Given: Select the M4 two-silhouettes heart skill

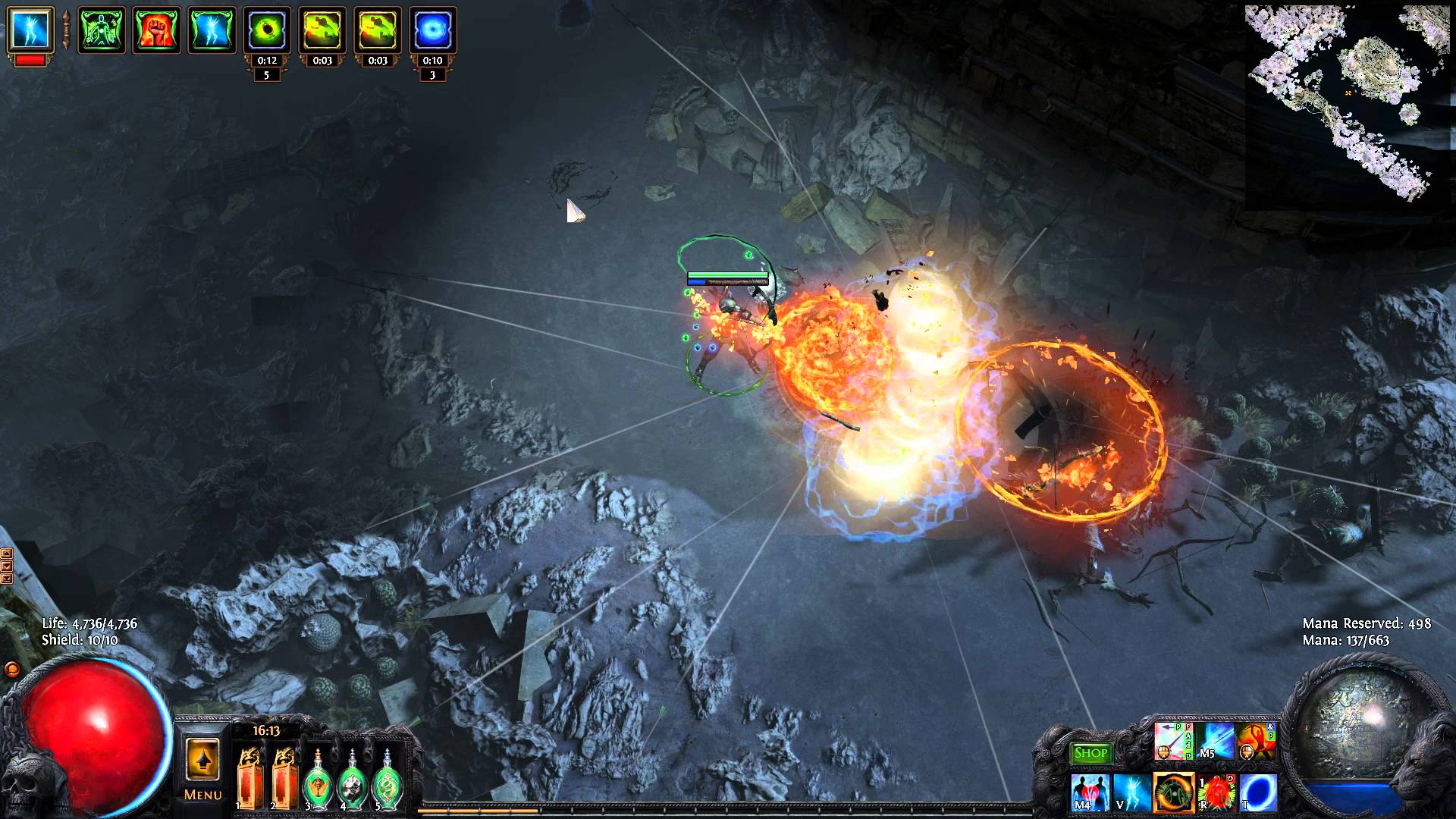Looking at the screenshot, I should click(1090, 792).
